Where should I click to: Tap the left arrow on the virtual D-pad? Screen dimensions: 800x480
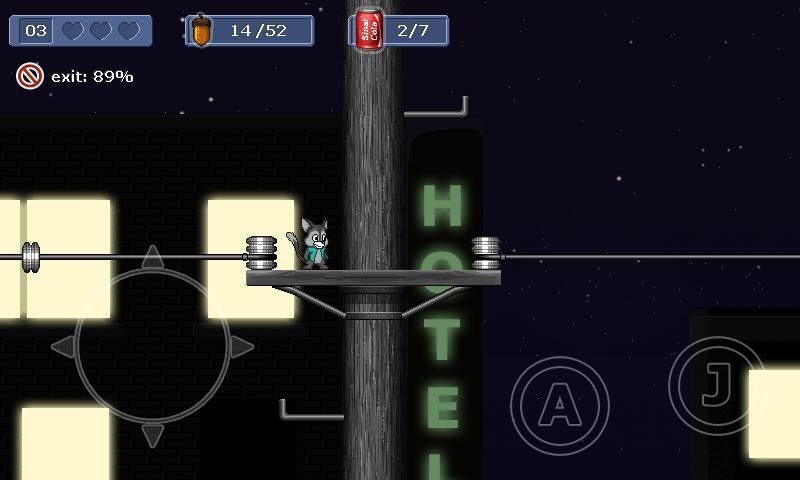62,347
